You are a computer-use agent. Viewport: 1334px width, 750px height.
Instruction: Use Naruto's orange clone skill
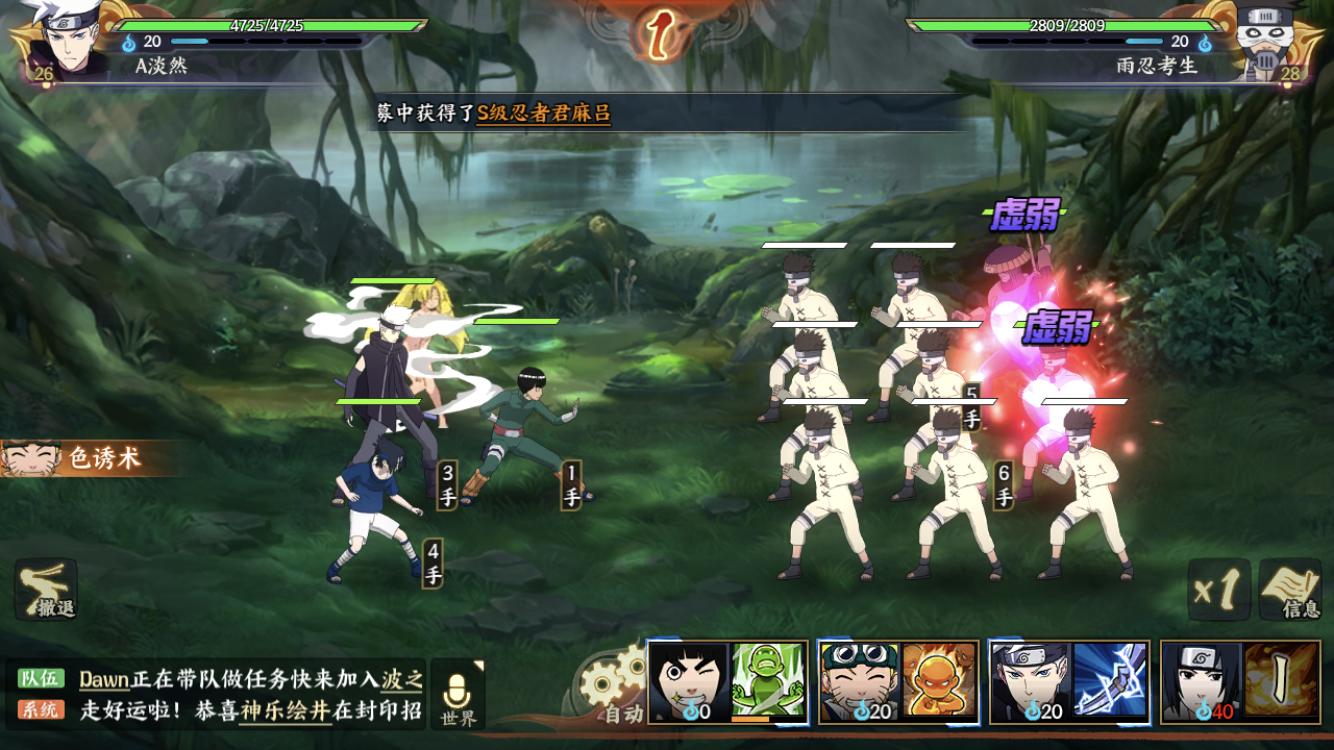click(939, 681)
